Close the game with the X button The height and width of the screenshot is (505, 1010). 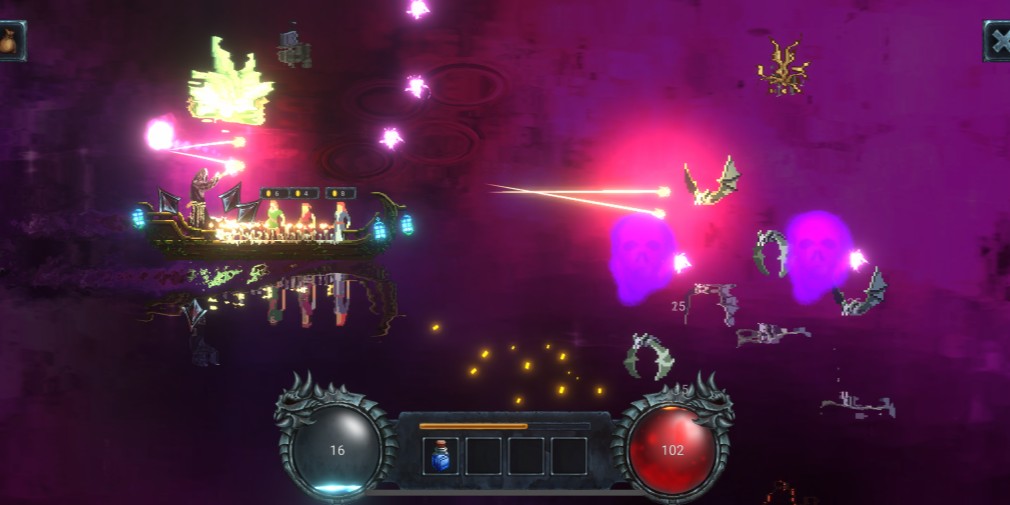(998, 41)
